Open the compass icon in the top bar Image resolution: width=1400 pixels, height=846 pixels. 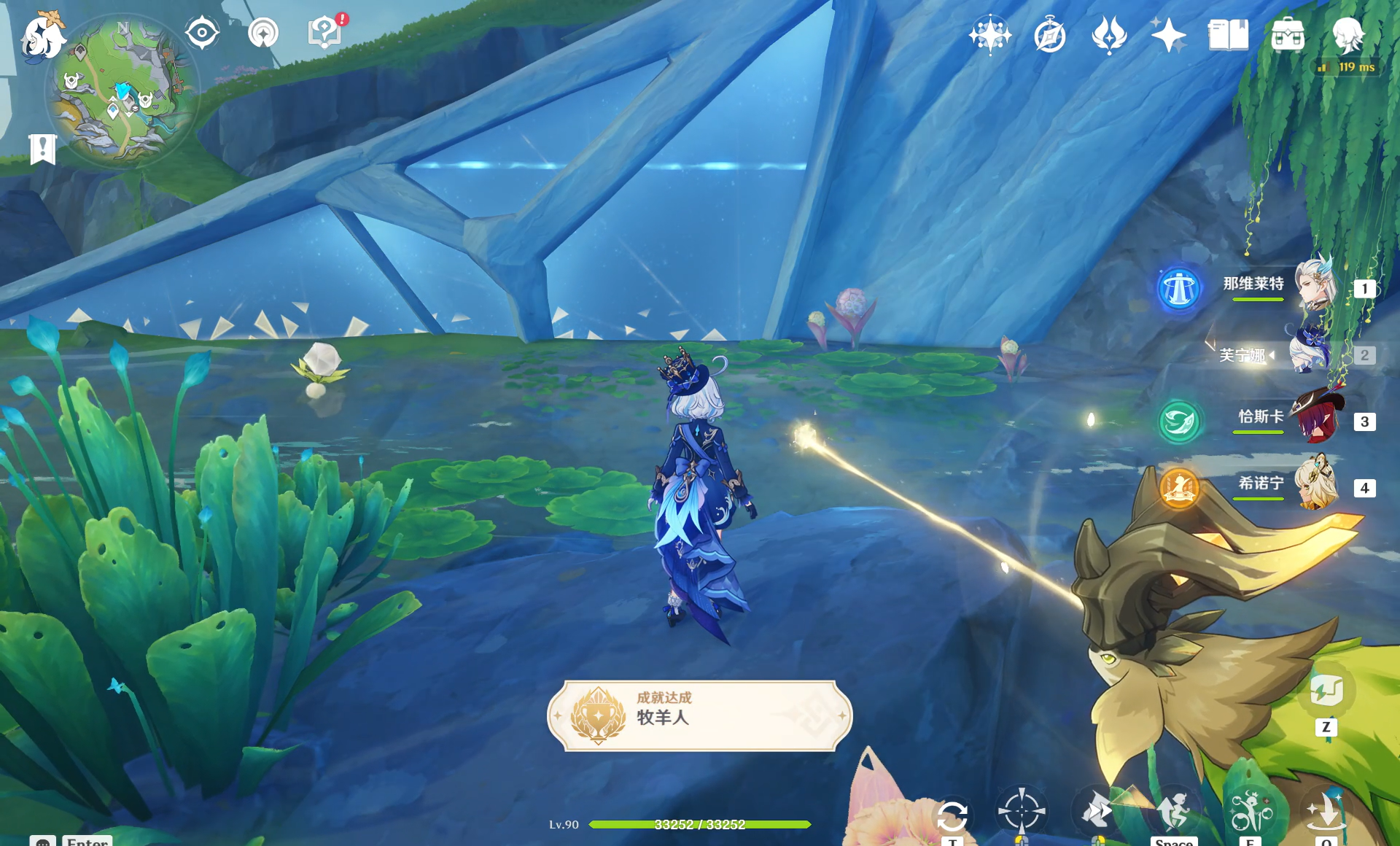pyautogui.click(x=1049, y=35)
